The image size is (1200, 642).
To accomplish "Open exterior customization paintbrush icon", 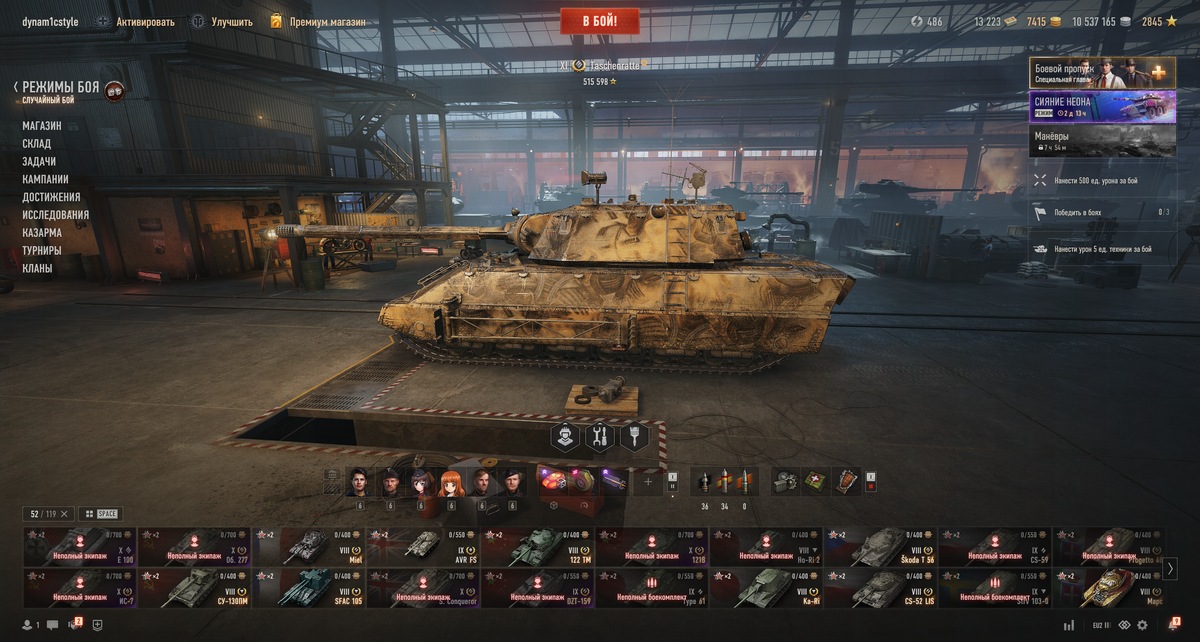I will [x=634, y=437].
